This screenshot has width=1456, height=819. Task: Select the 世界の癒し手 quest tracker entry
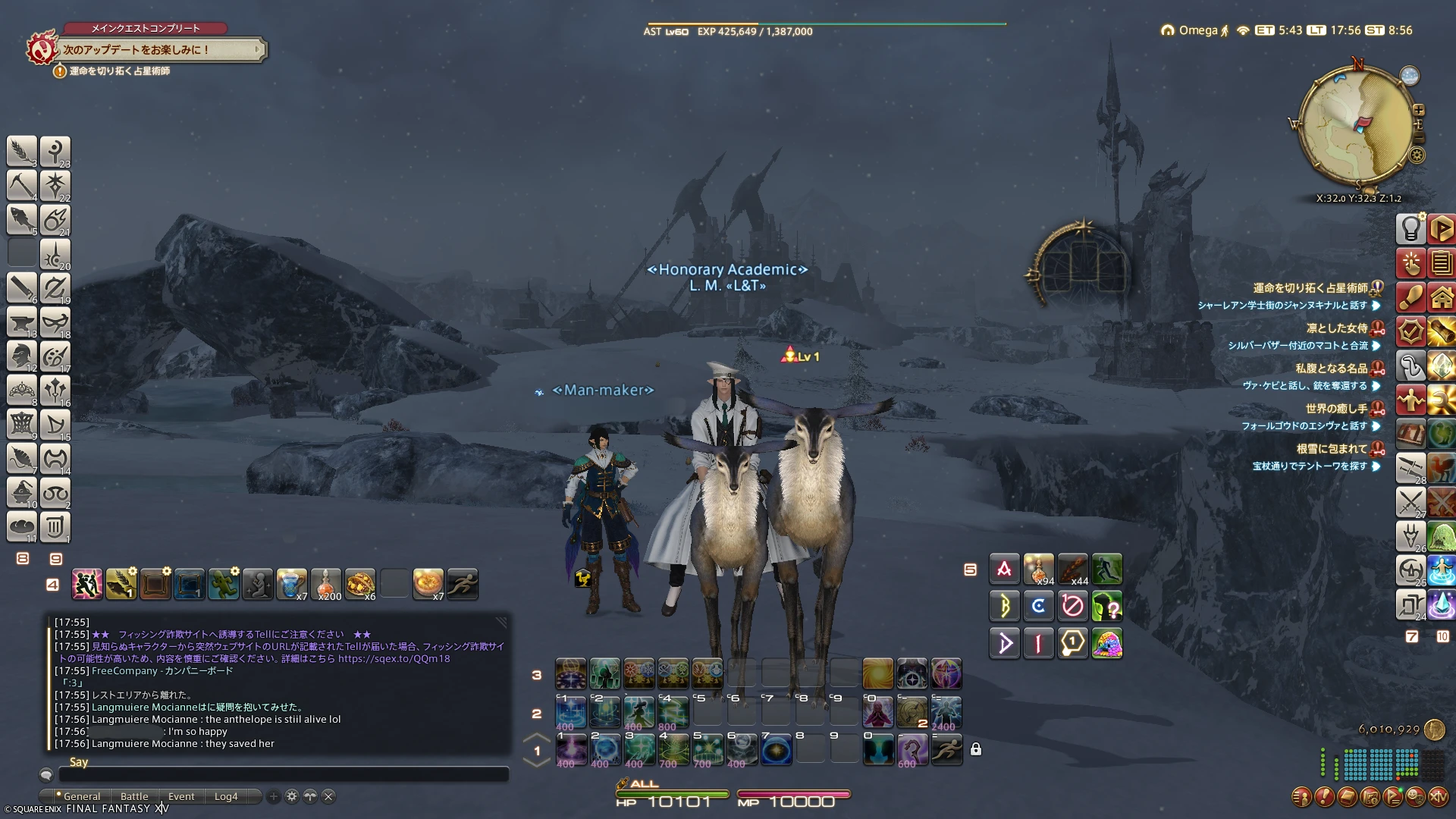pos(1336,409)
